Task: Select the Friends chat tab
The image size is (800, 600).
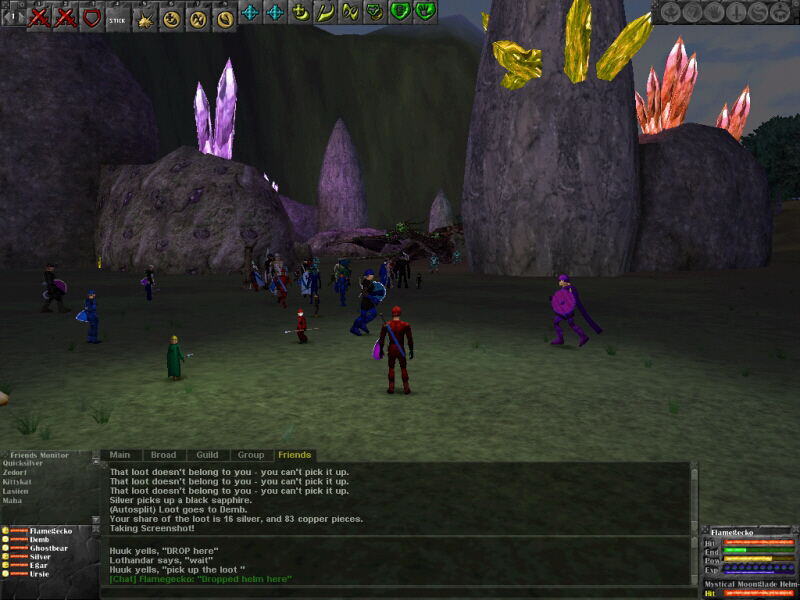Action: tap(295, 455)
